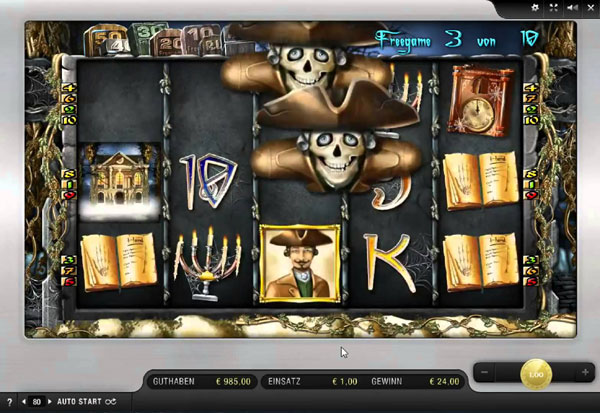Image resolution: width=600 pixels, height=413 pixels.
Task: Increase the bet with the plus button
Action: (584, 372)
